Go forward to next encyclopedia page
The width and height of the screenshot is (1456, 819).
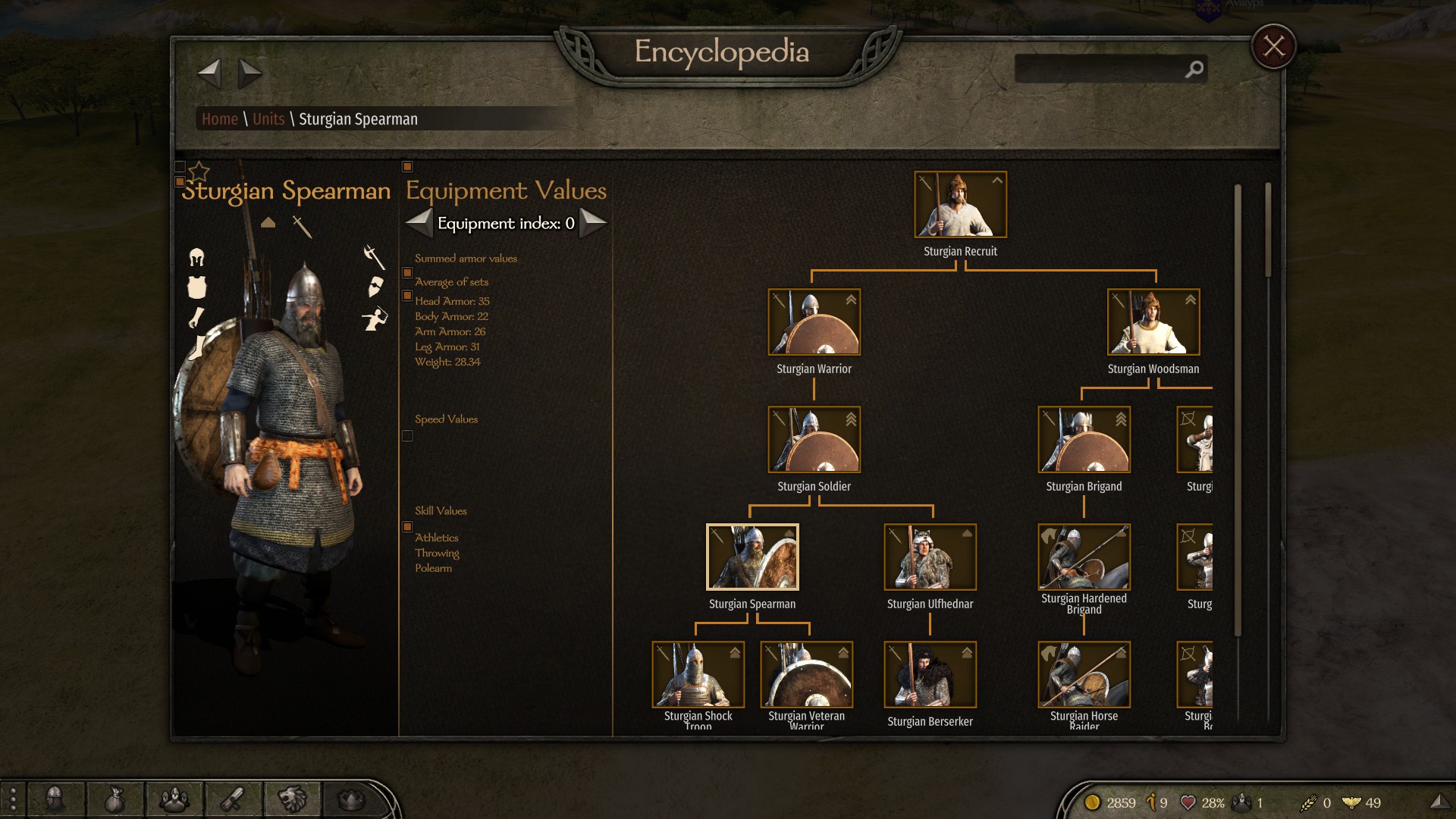click(x=249, y=74)
